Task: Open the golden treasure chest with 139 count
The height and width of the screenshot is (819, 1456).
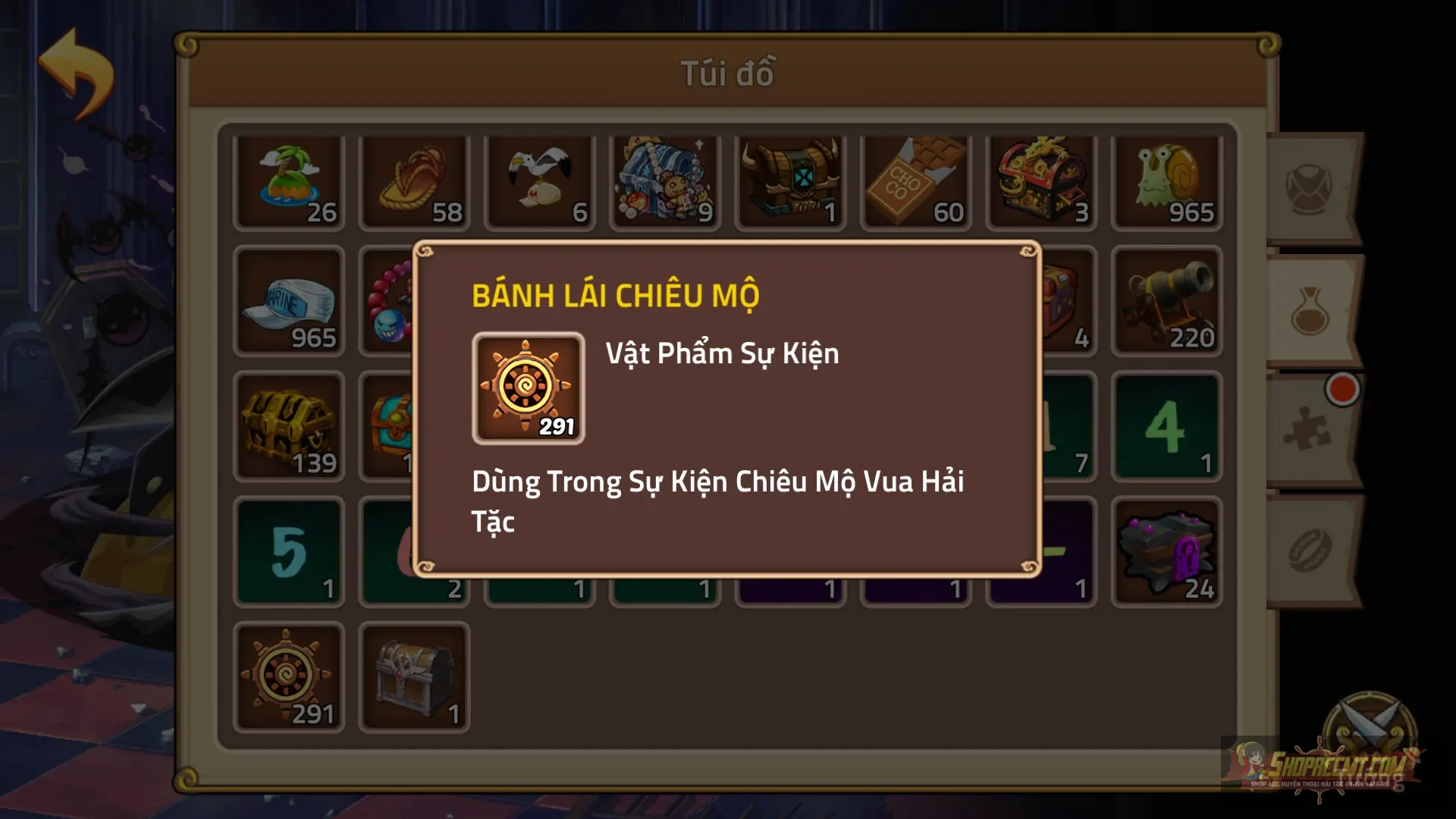Action: (x=289, y=425)
